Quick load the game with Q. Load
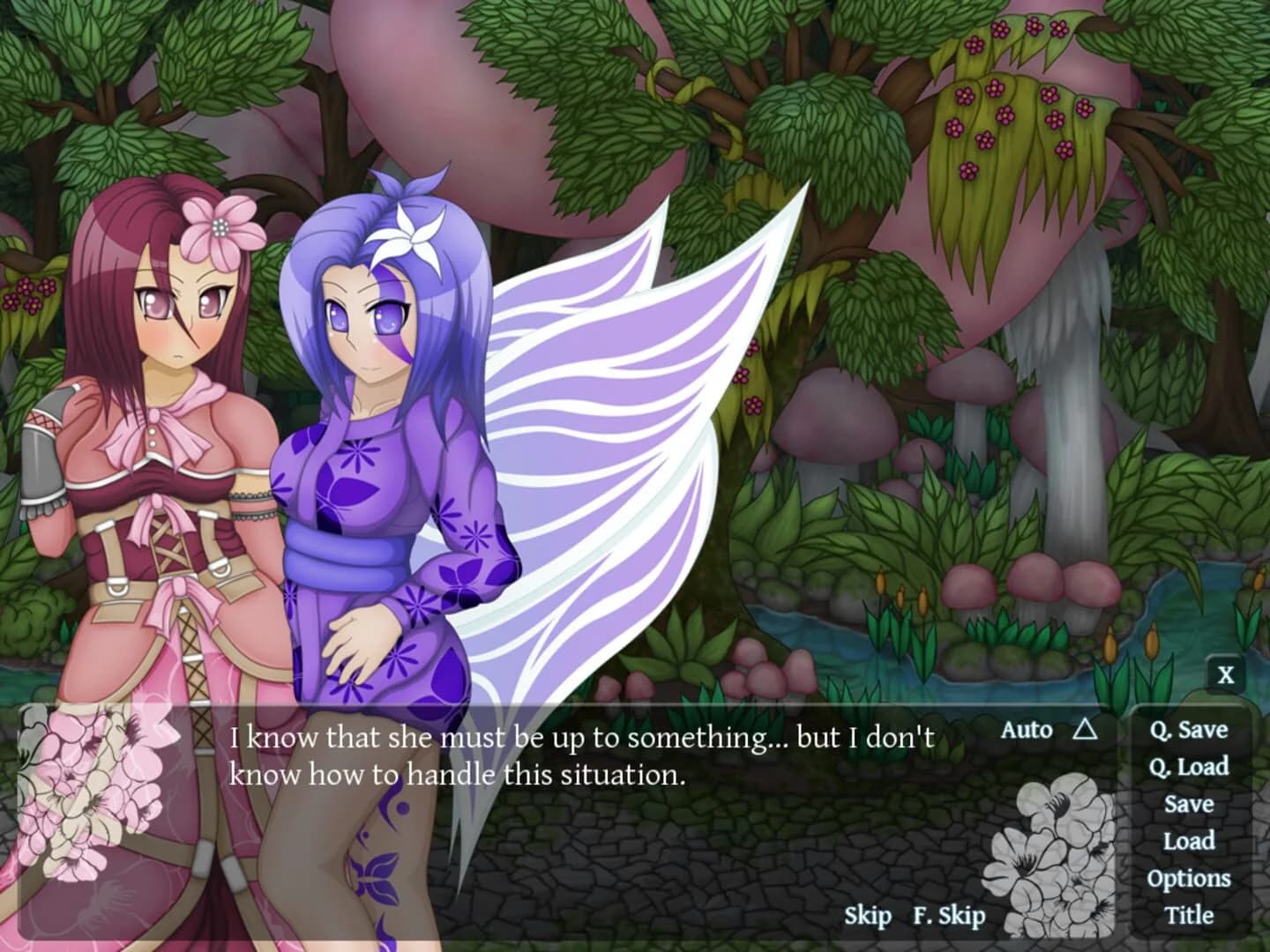Screen dimensions: 1270x952 tap(1190, 768)
